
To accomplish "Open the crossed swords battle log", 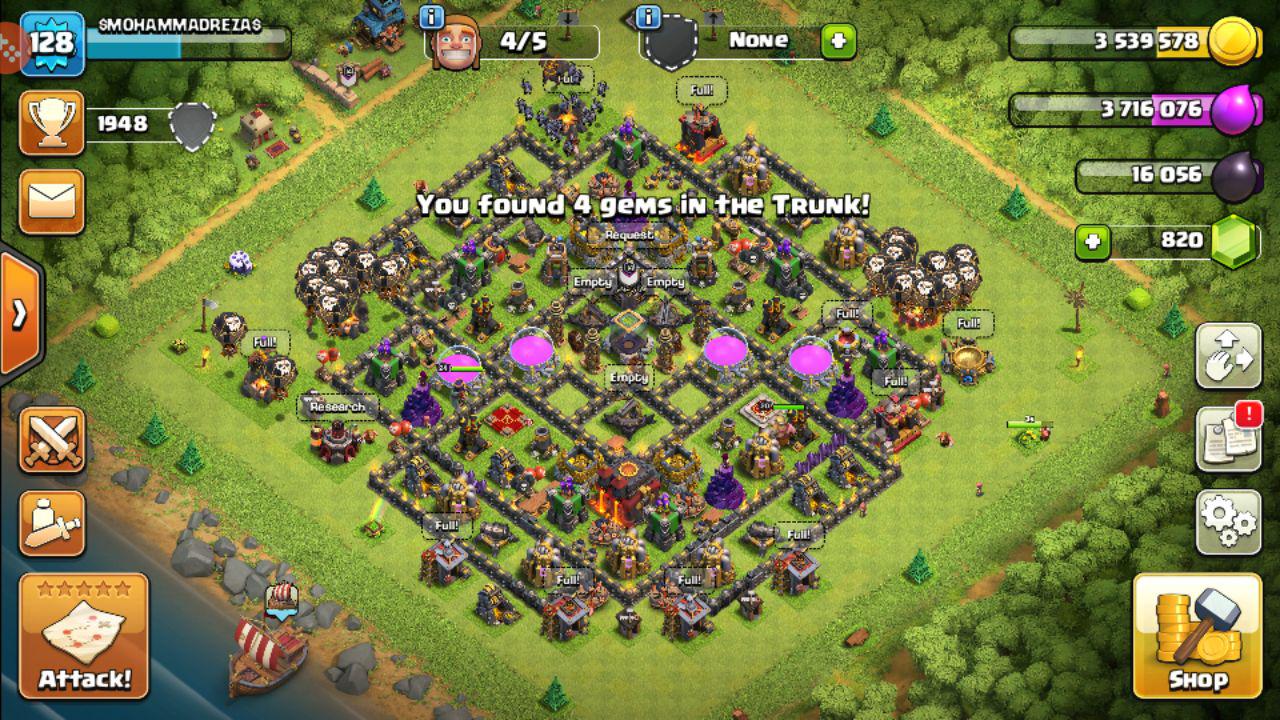I will pyautogui.click(x=52, y=440).
